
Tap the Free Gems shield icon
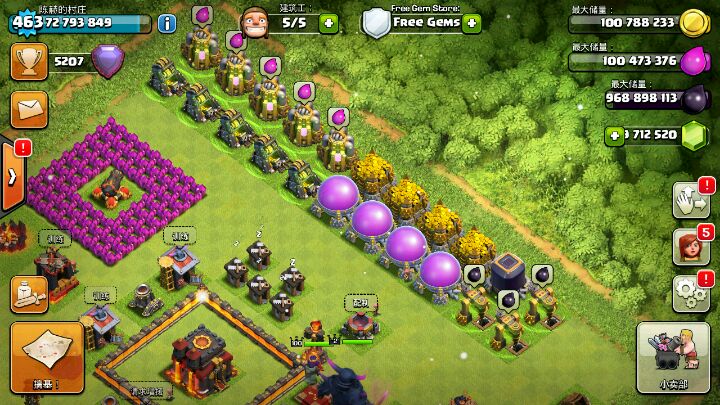click(376, 22)
